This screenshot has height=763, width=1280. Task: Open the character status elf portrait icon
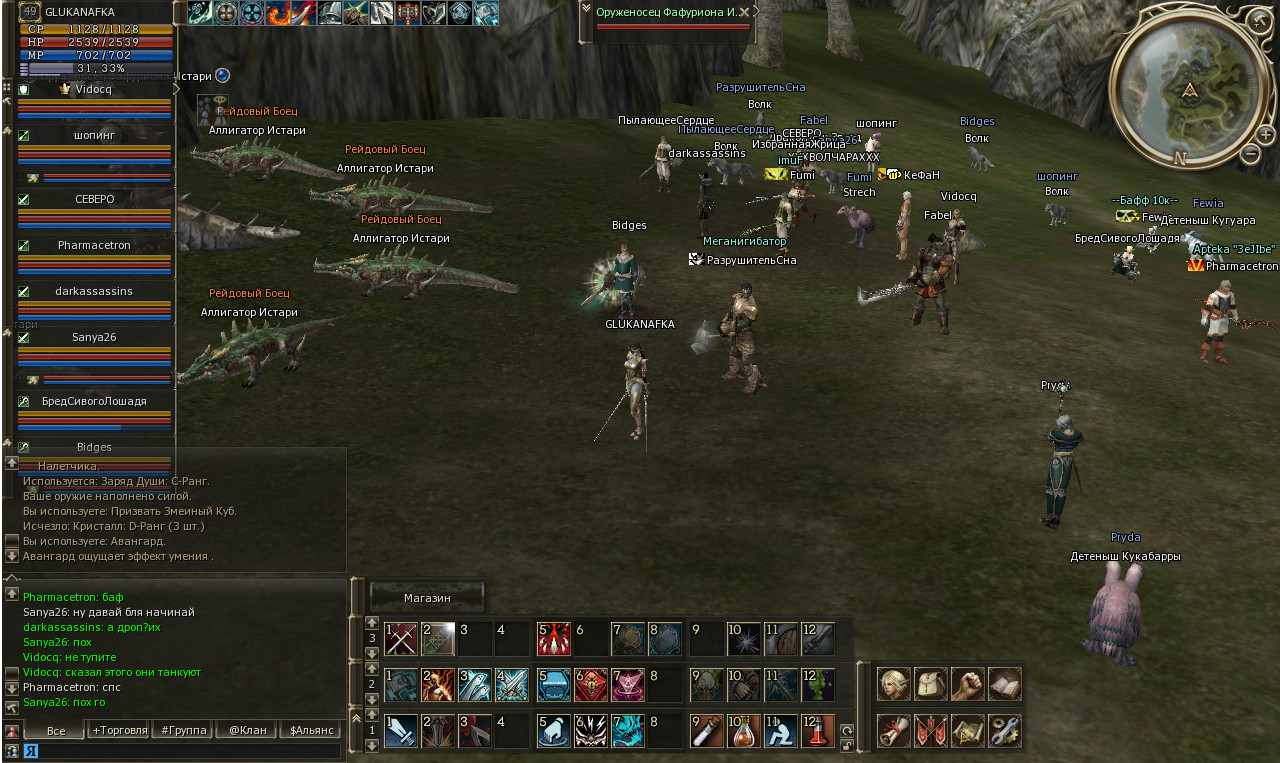(894, 684)
